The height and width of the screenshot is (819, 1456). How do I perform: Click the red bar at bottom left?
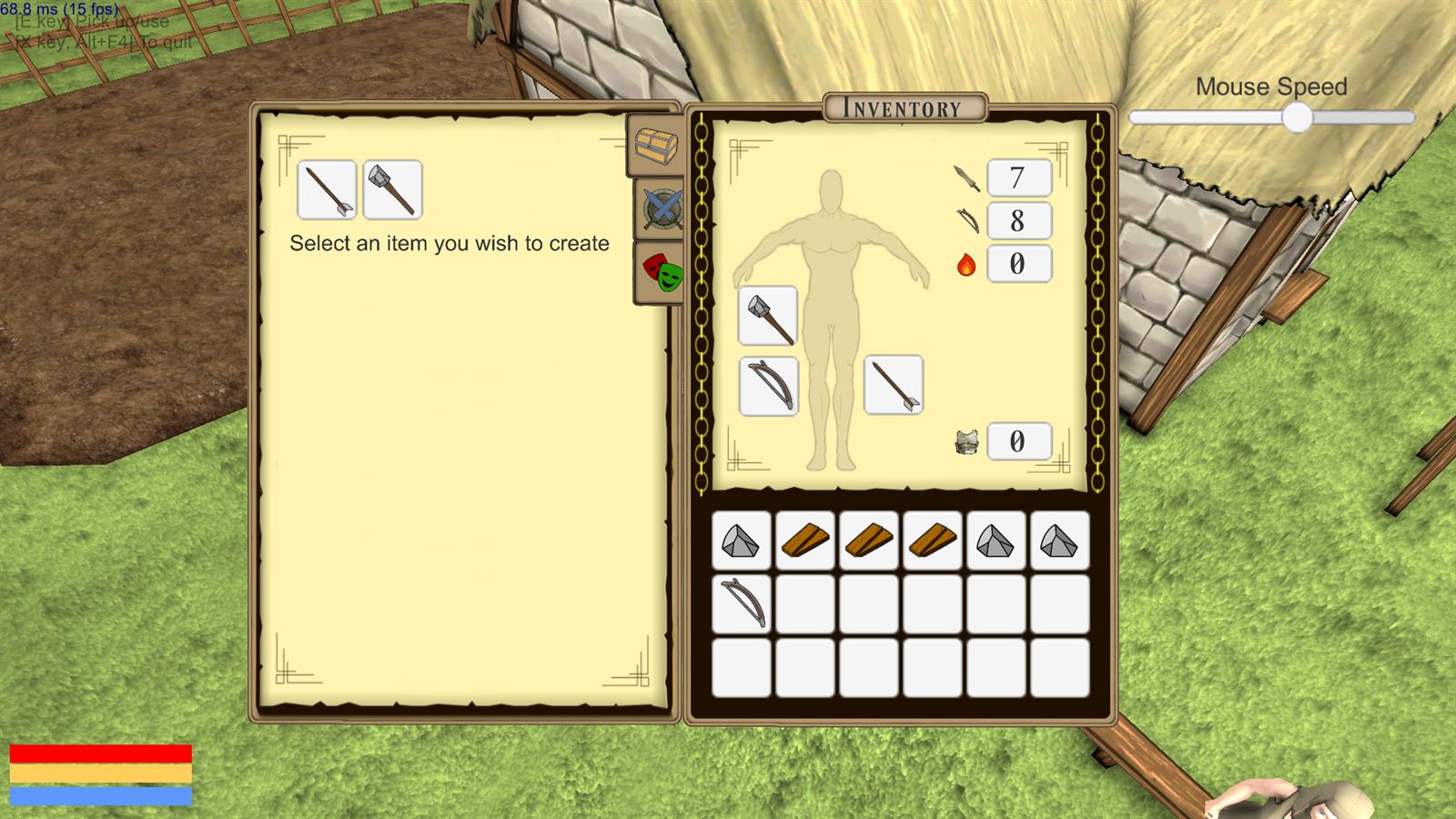coord(103,752)
